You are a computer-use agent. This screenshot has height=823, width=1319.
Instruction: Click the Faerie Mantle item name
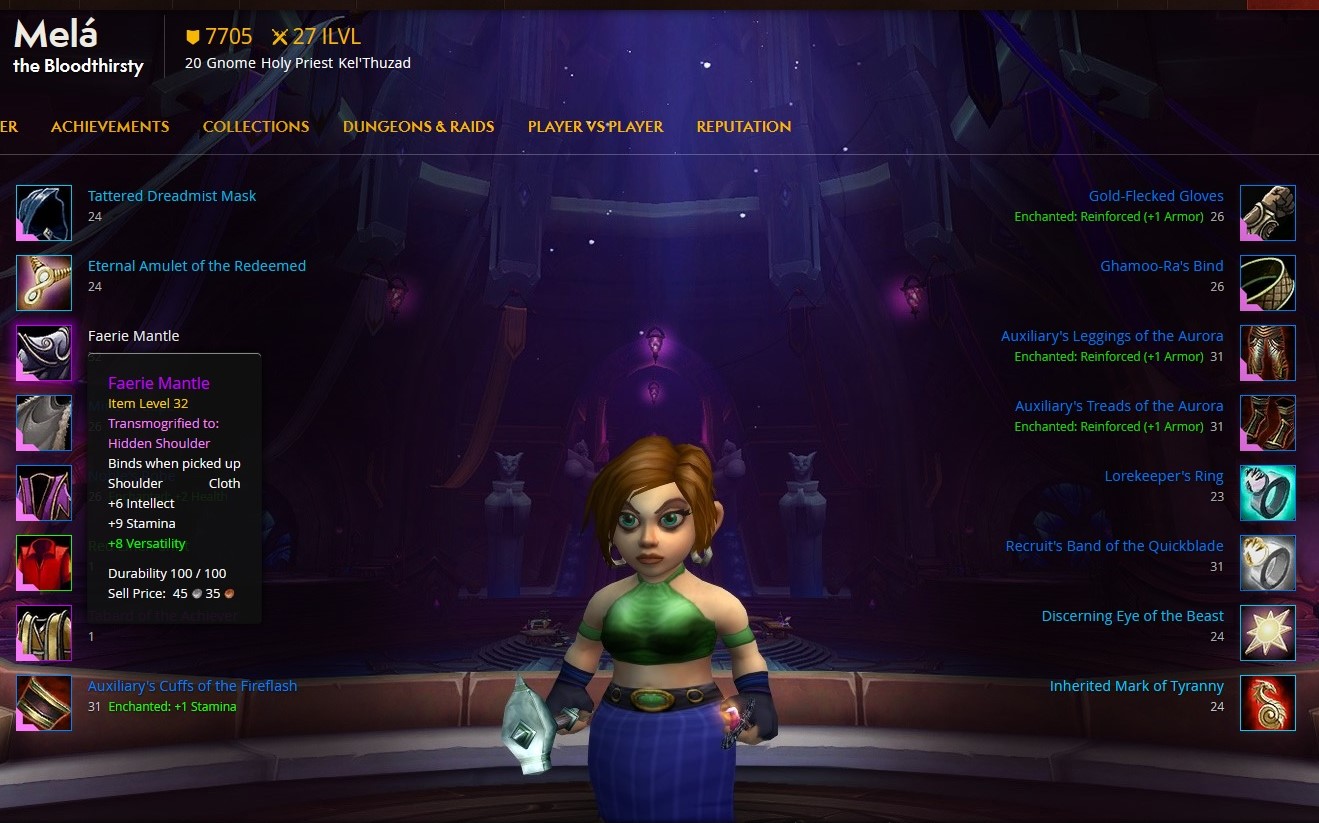pos(134,336)
